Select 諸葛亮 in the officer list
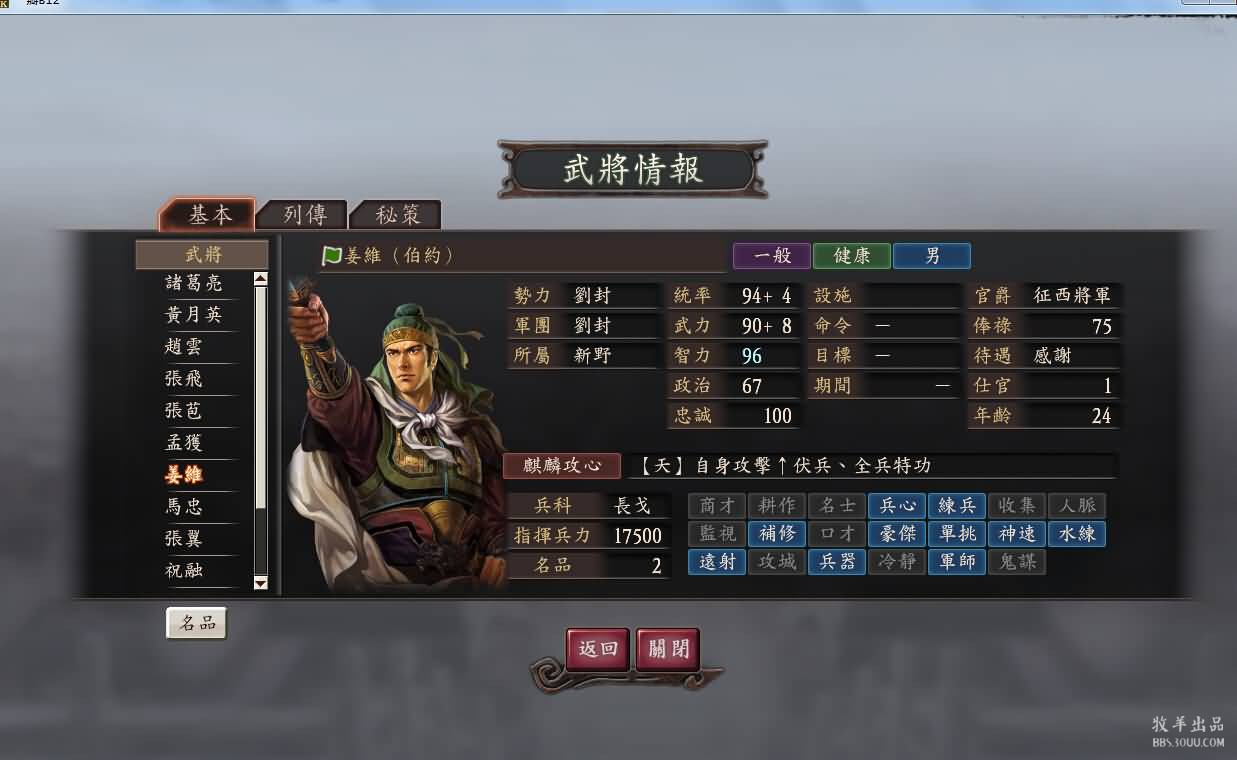 coord(193,283)
